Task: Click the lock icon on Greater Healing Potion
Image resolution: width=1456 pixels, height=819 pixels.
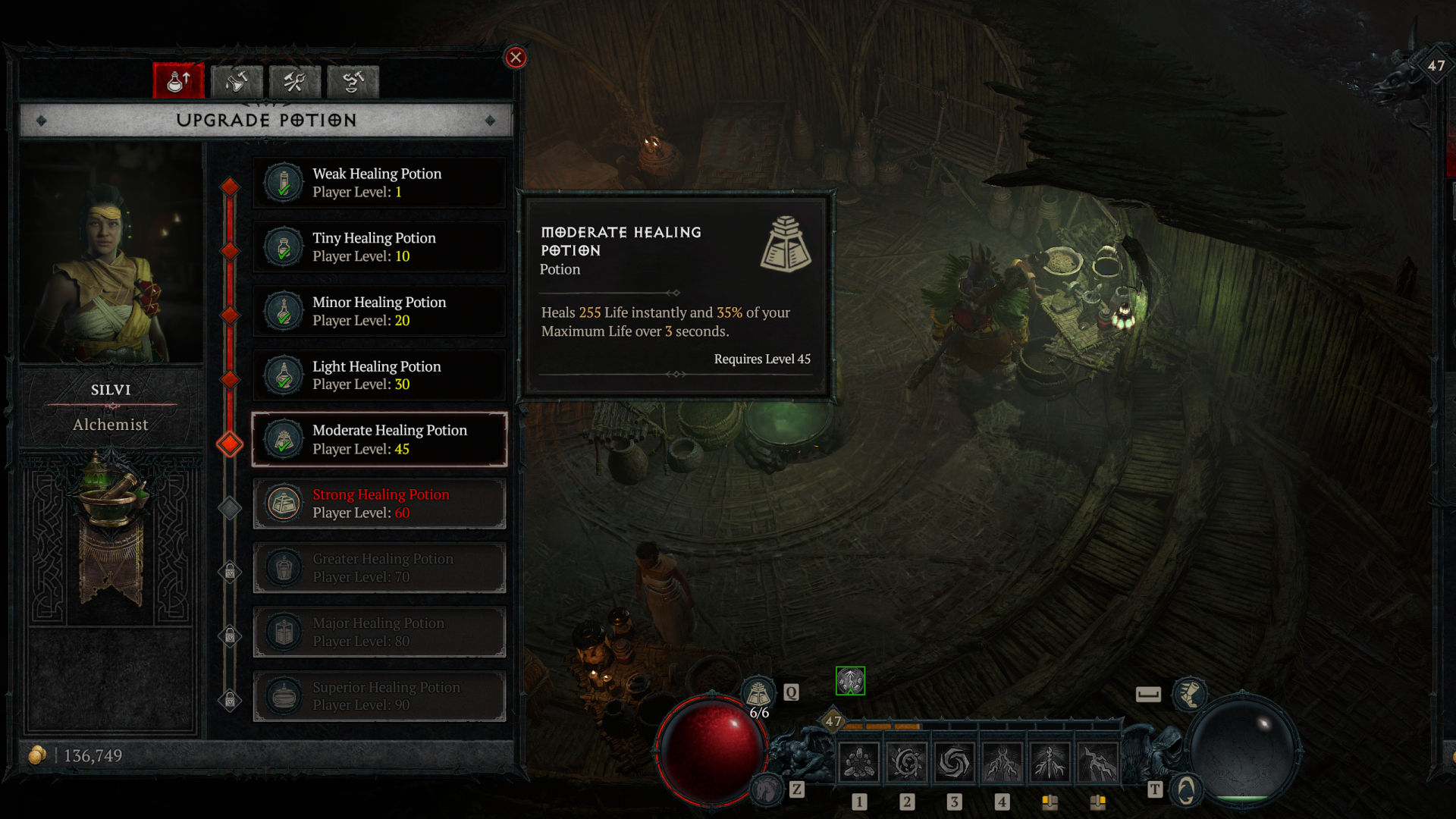Action: (x=230, y=572)
